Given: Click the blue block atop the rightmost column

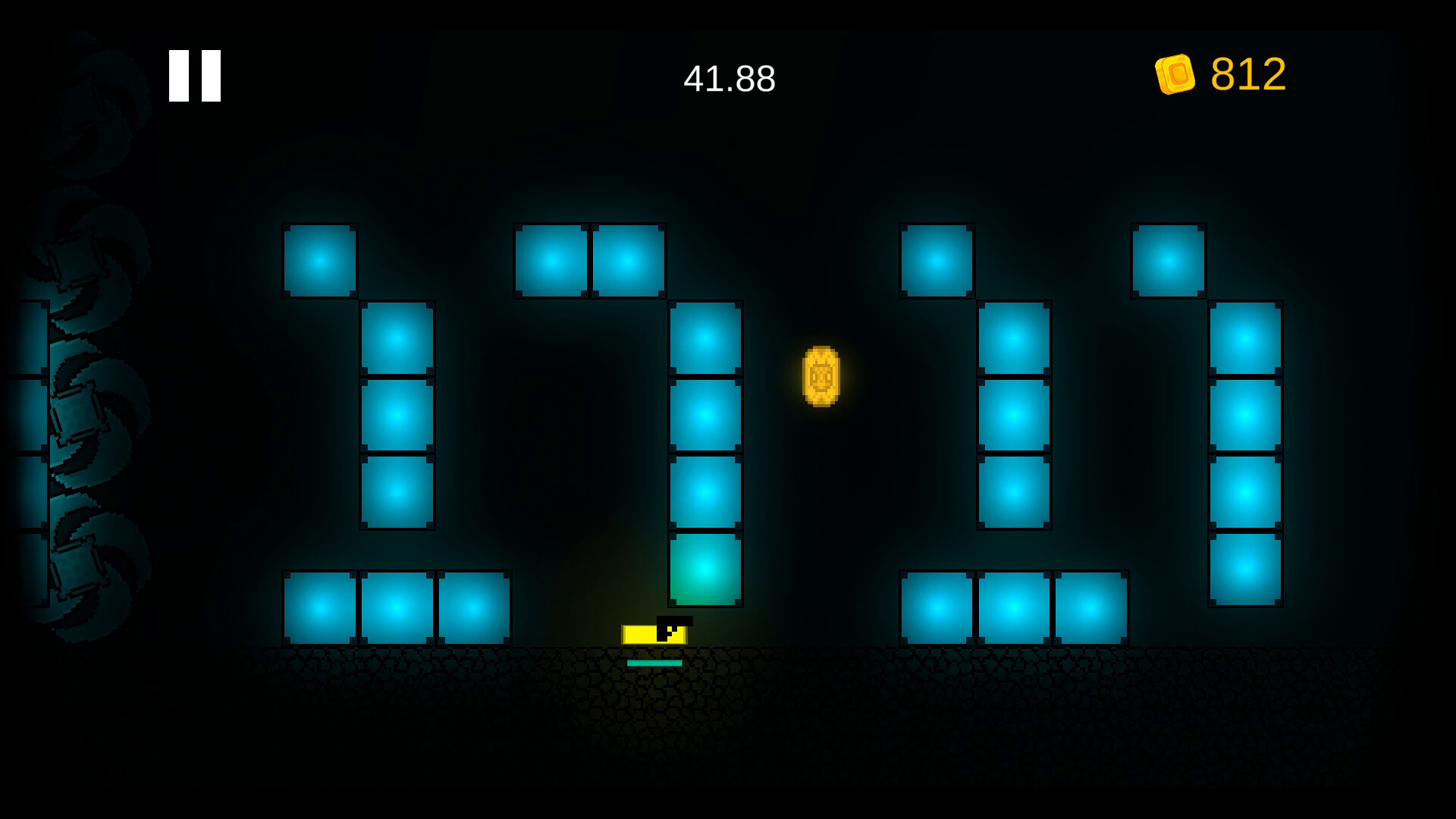Looking at the screenshot, I should coord(1168,260).
